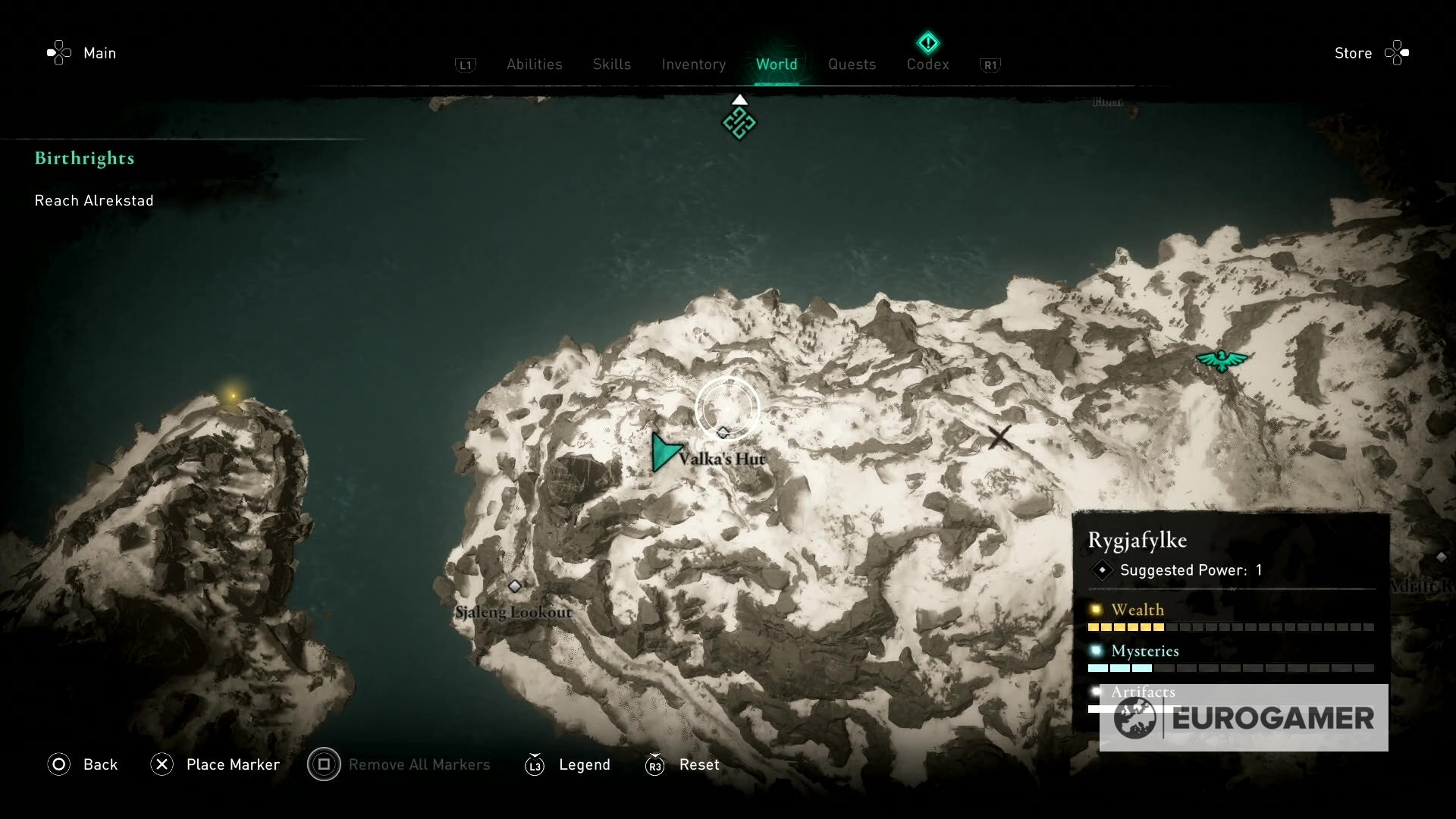1456x819 pixels.
Task: Select the Sjaleng Lookout map marker
Action: coord(516,585)
